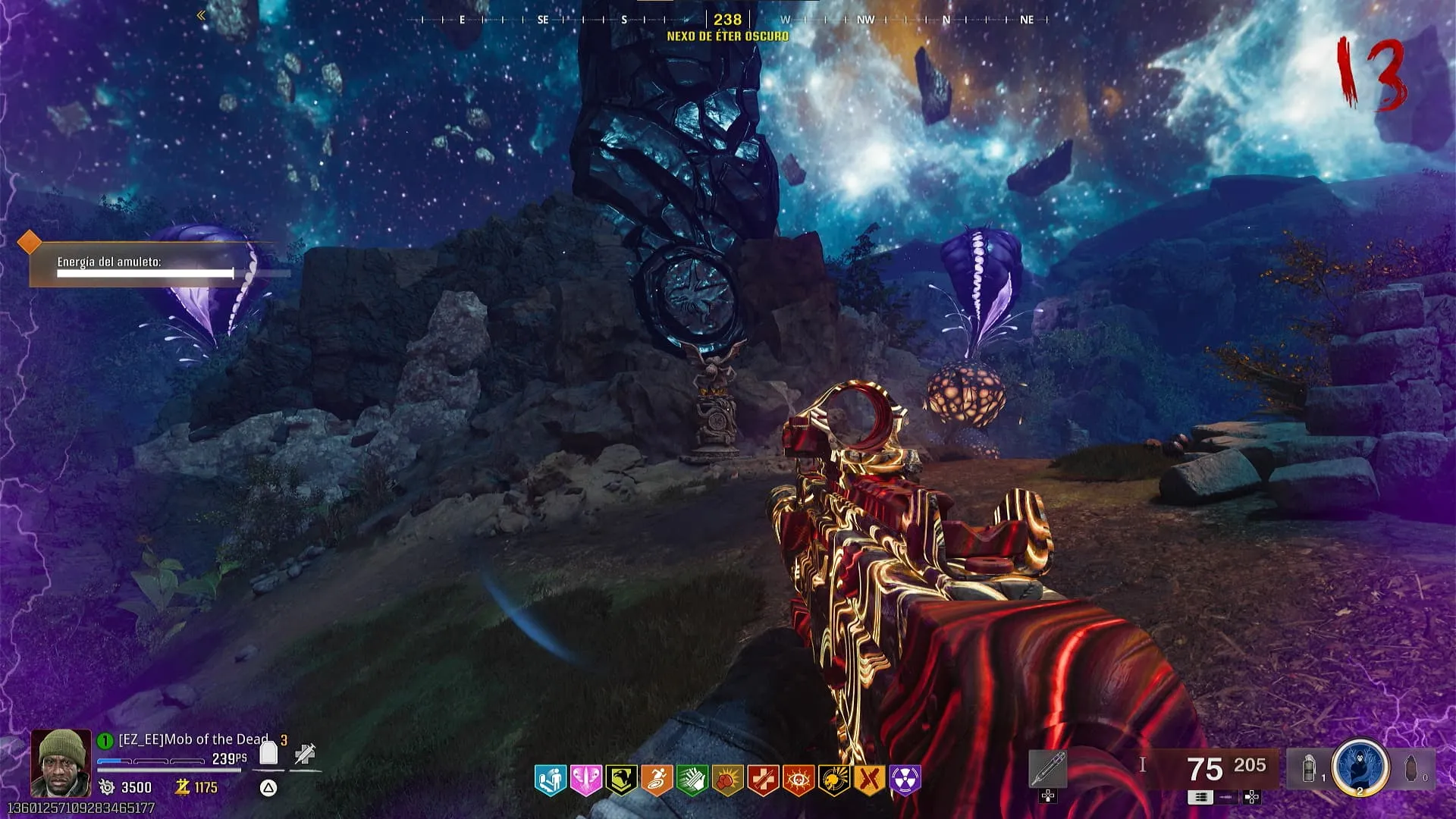Image resolution: width=1456 pixels, height=819 pixels.
Task: Click the yellow skull Deadshot Daiquiri perk
Action: [833, 780]
